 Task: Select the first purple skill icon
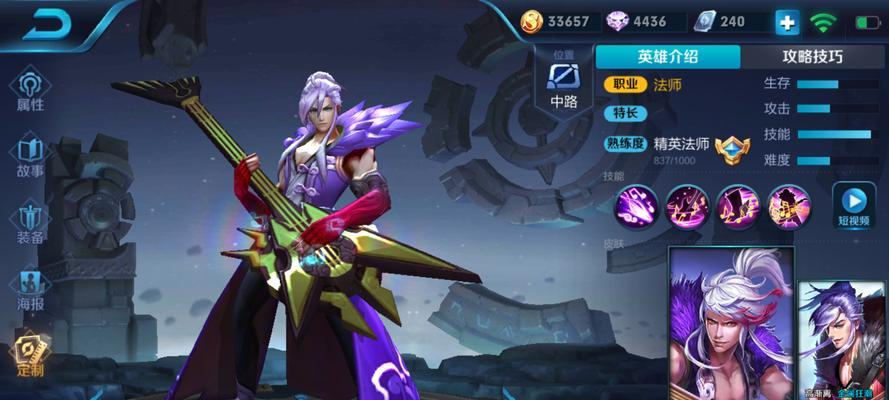(x=636, y=206)
